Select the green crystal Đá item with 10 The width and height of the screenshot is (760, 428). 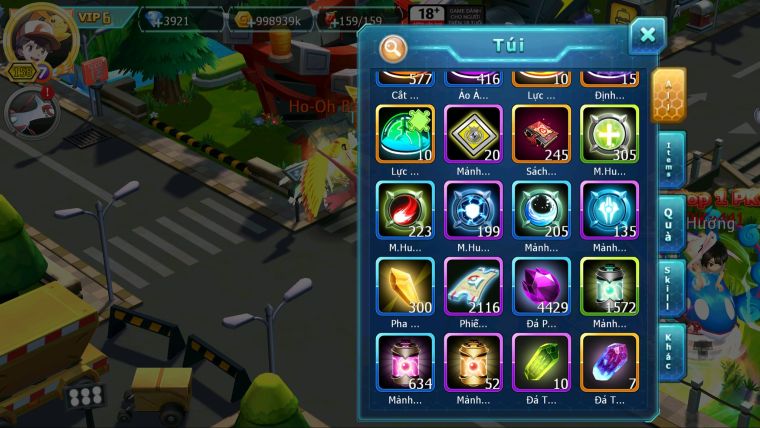541,362
